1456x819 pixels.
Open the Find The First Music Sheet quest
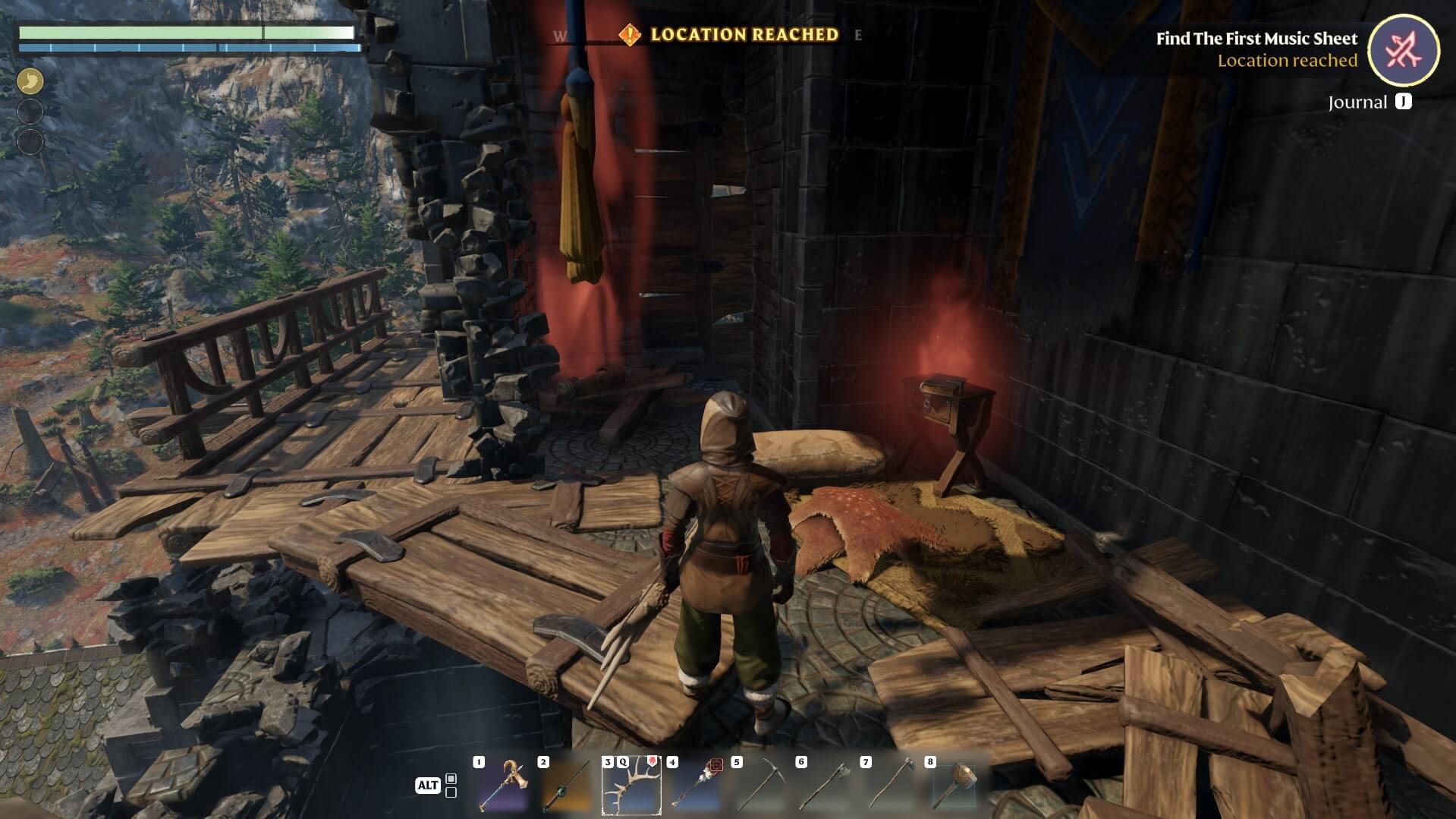coord(1256,39)
